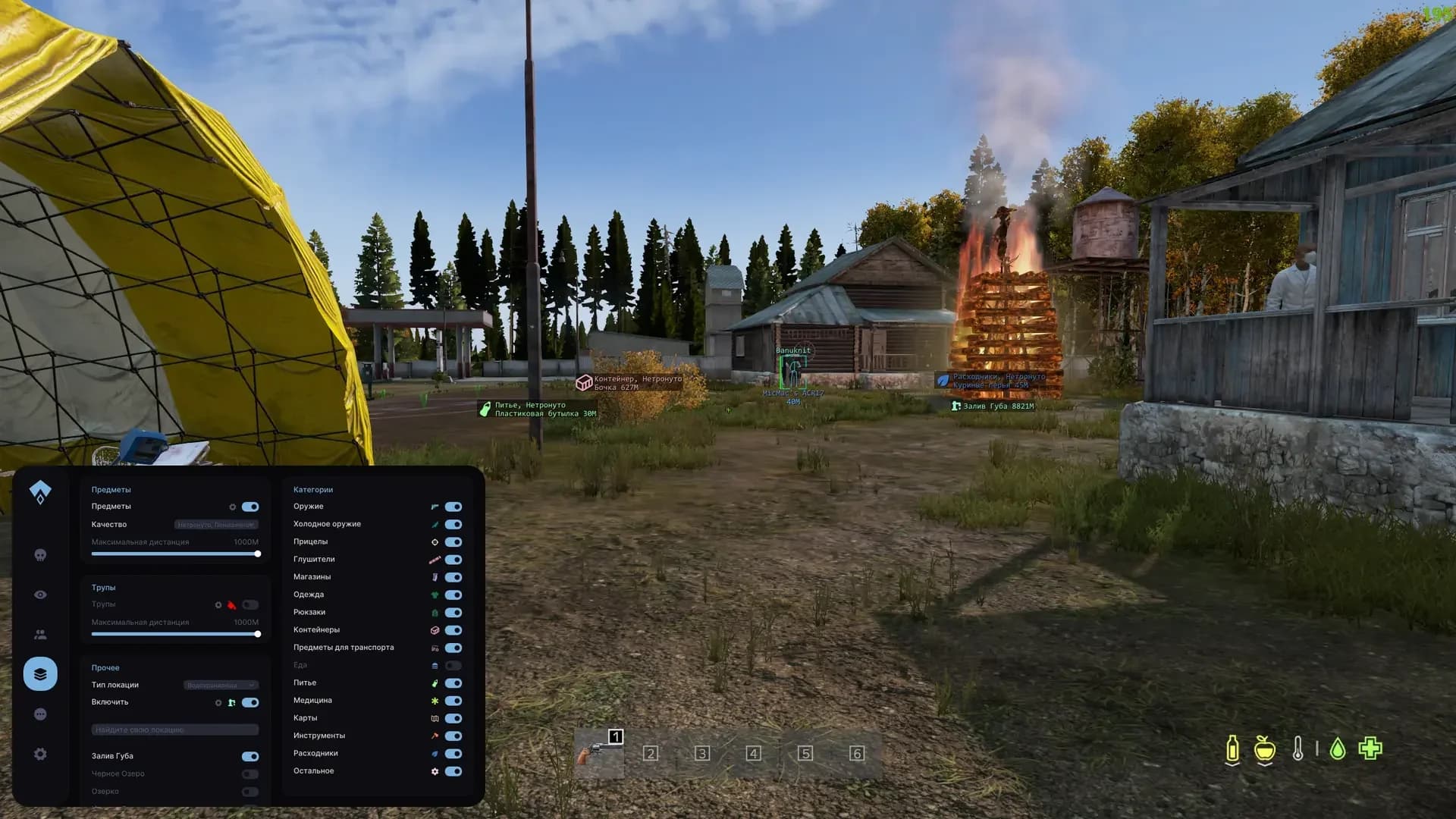Enable the Еда category toggle
The width and height of the screenshot is (1456, 819).
(x=453, y=665)
